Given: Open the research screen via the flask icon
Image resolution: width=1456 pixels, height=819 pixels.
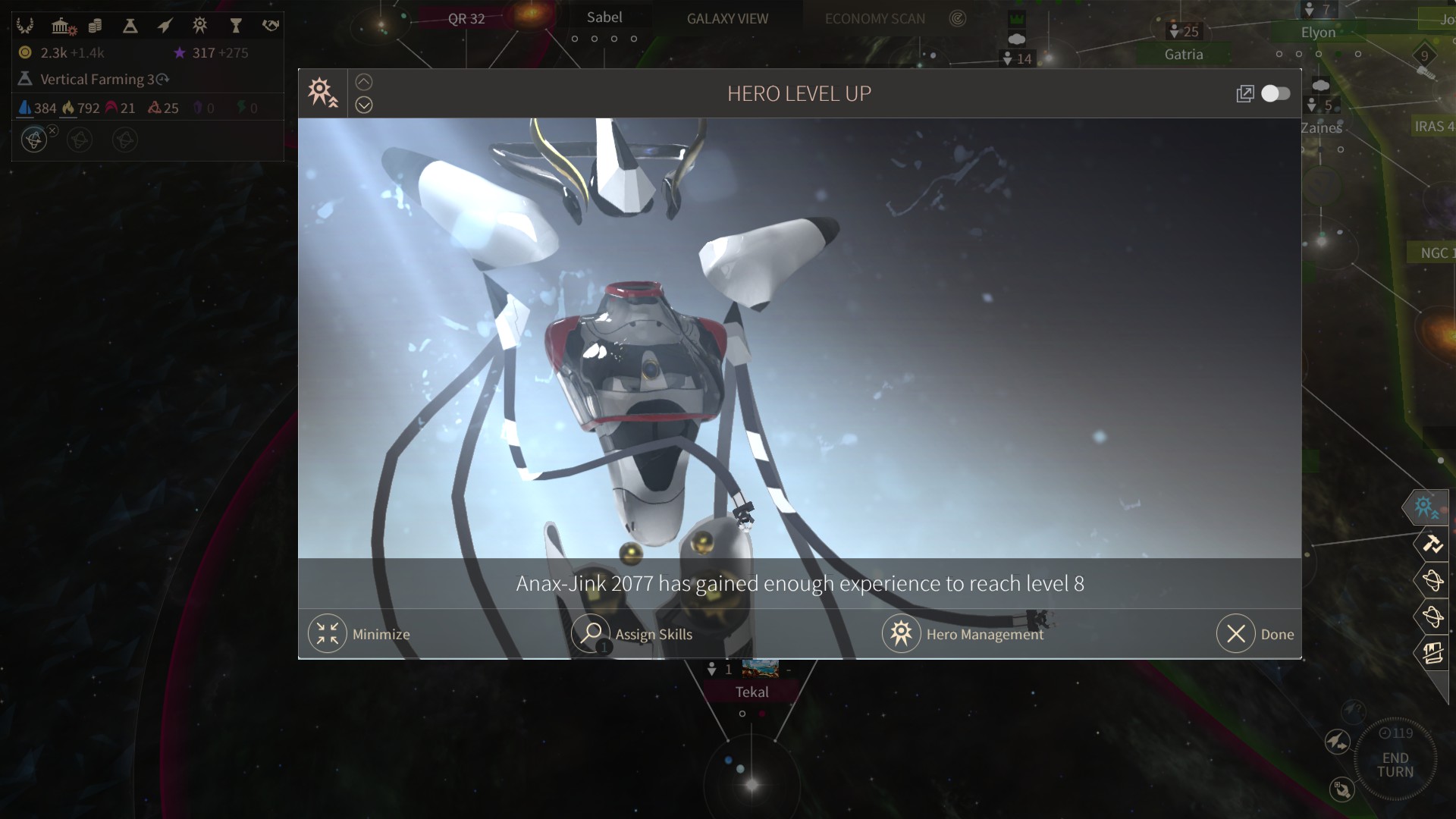Looking at the screenshot, I should point(130,27).
